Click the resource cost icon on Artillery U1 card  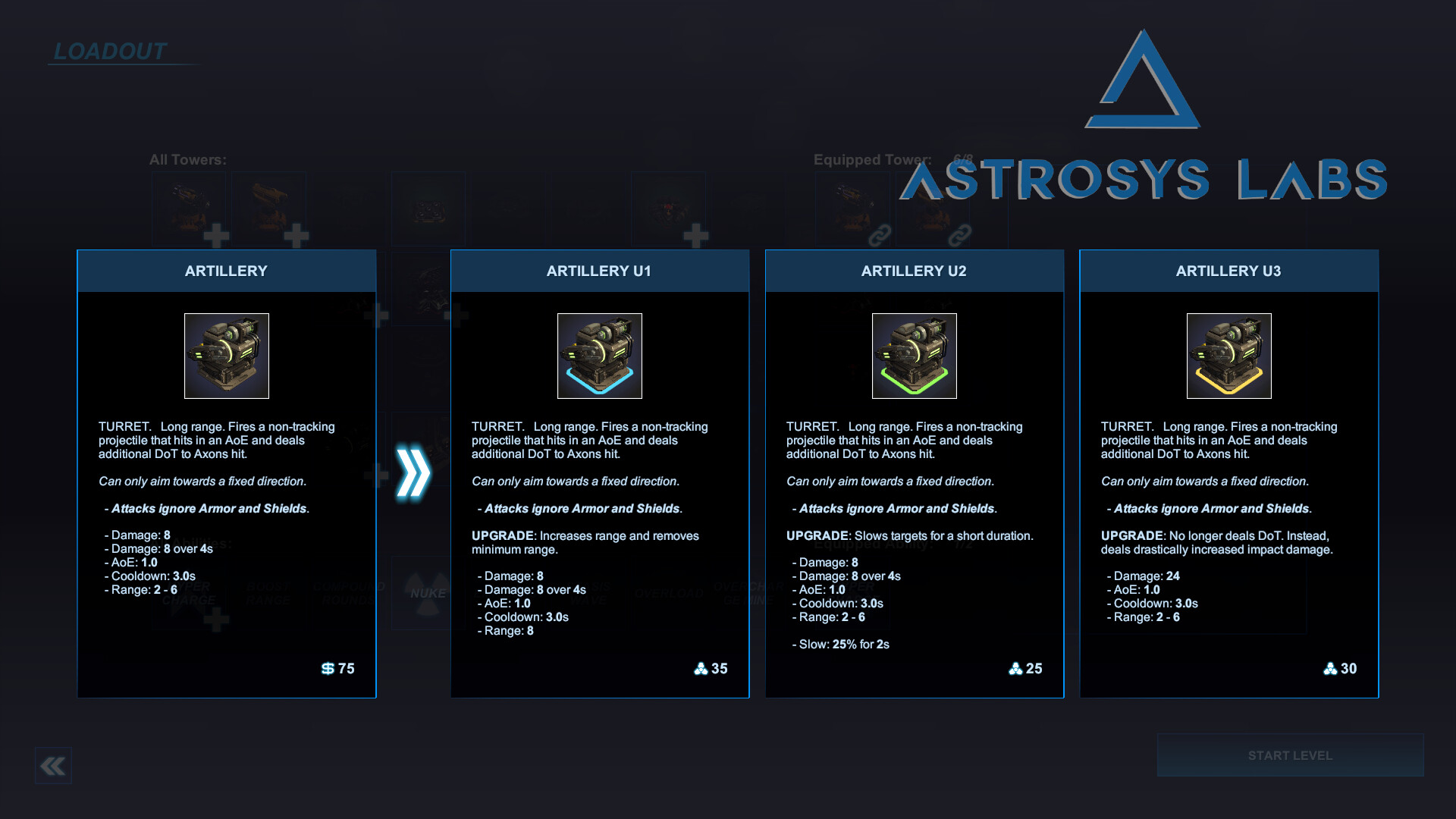(701, 668)
